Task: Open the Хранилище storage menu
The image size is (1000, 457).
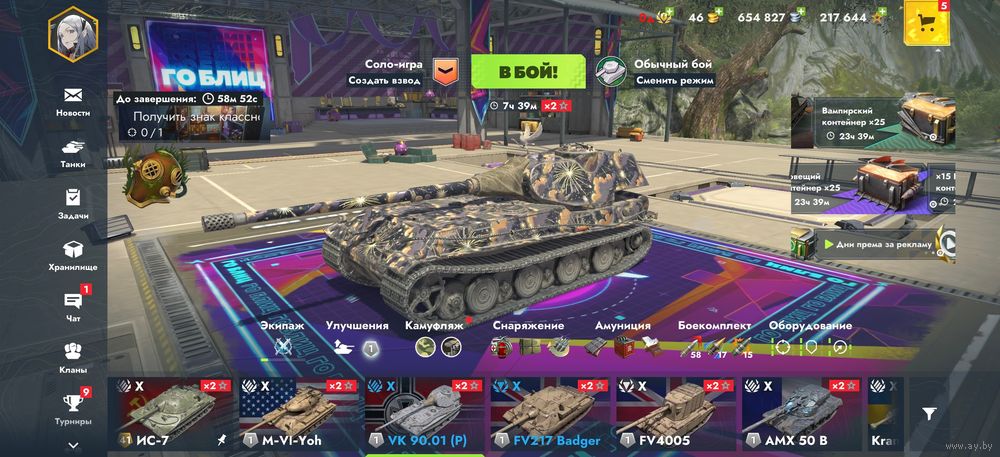Action: point(72,255)
